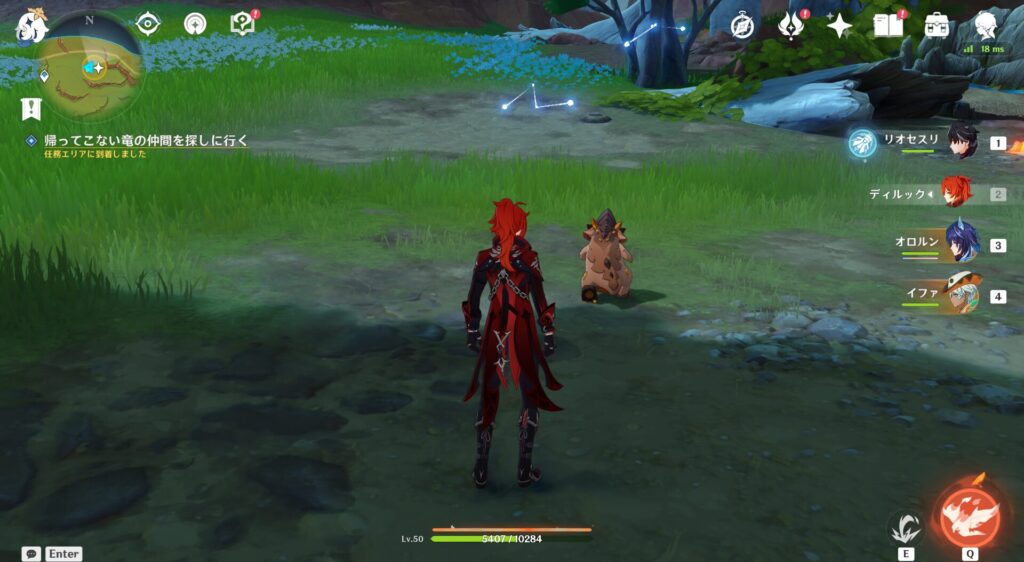The height and width of the screenshot is (562, 1024).
Task: Open the backpack inventory
Action: [x=937, y=25]
